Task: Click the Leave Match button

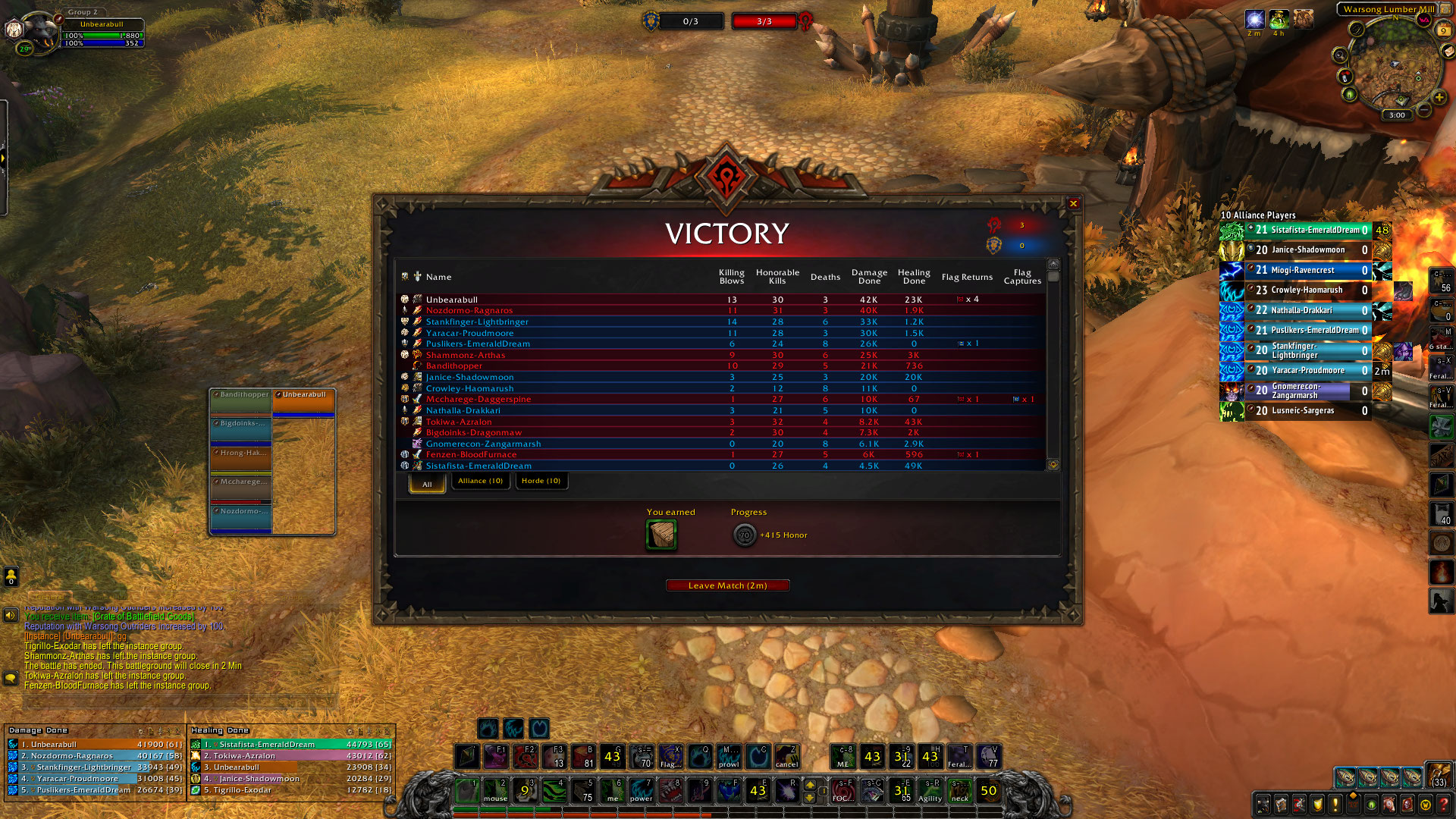Action: [727, 585]
